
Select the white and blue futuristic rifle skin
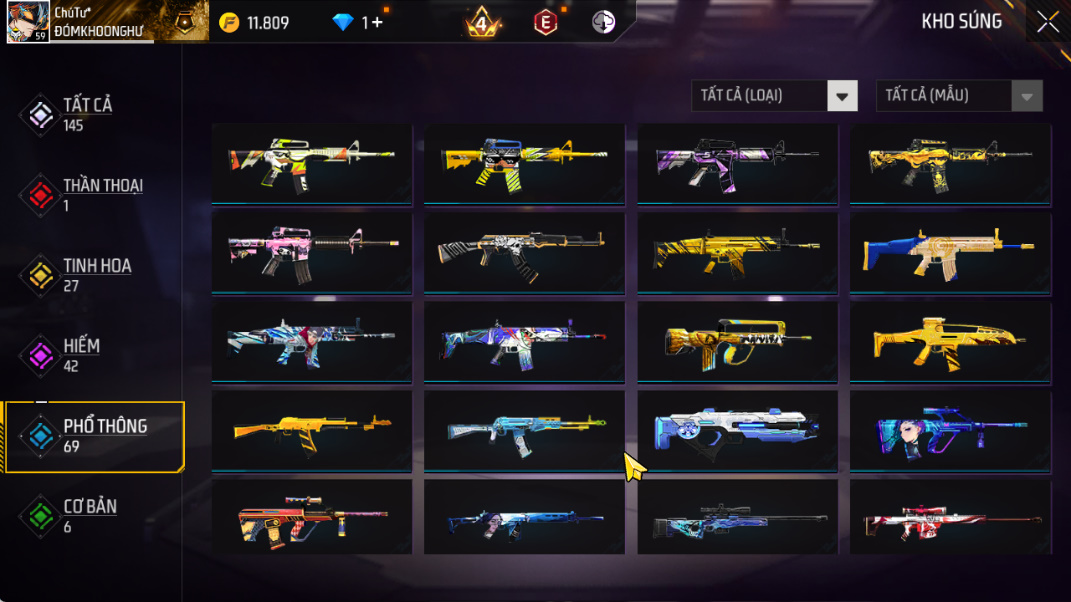tap(737, 429)
